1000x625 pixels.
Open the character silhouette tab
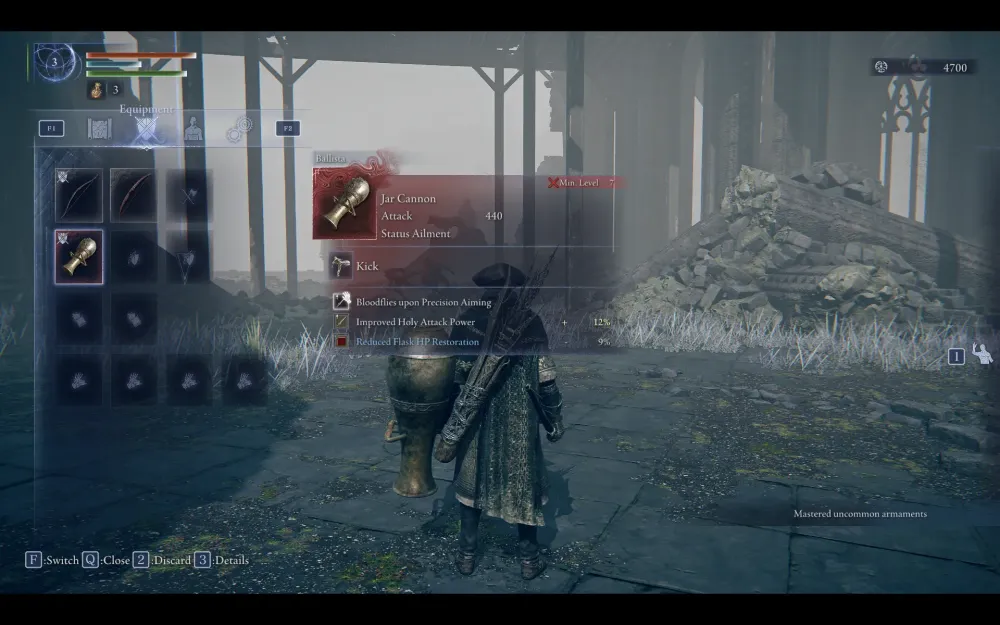(x=193, y=129)
